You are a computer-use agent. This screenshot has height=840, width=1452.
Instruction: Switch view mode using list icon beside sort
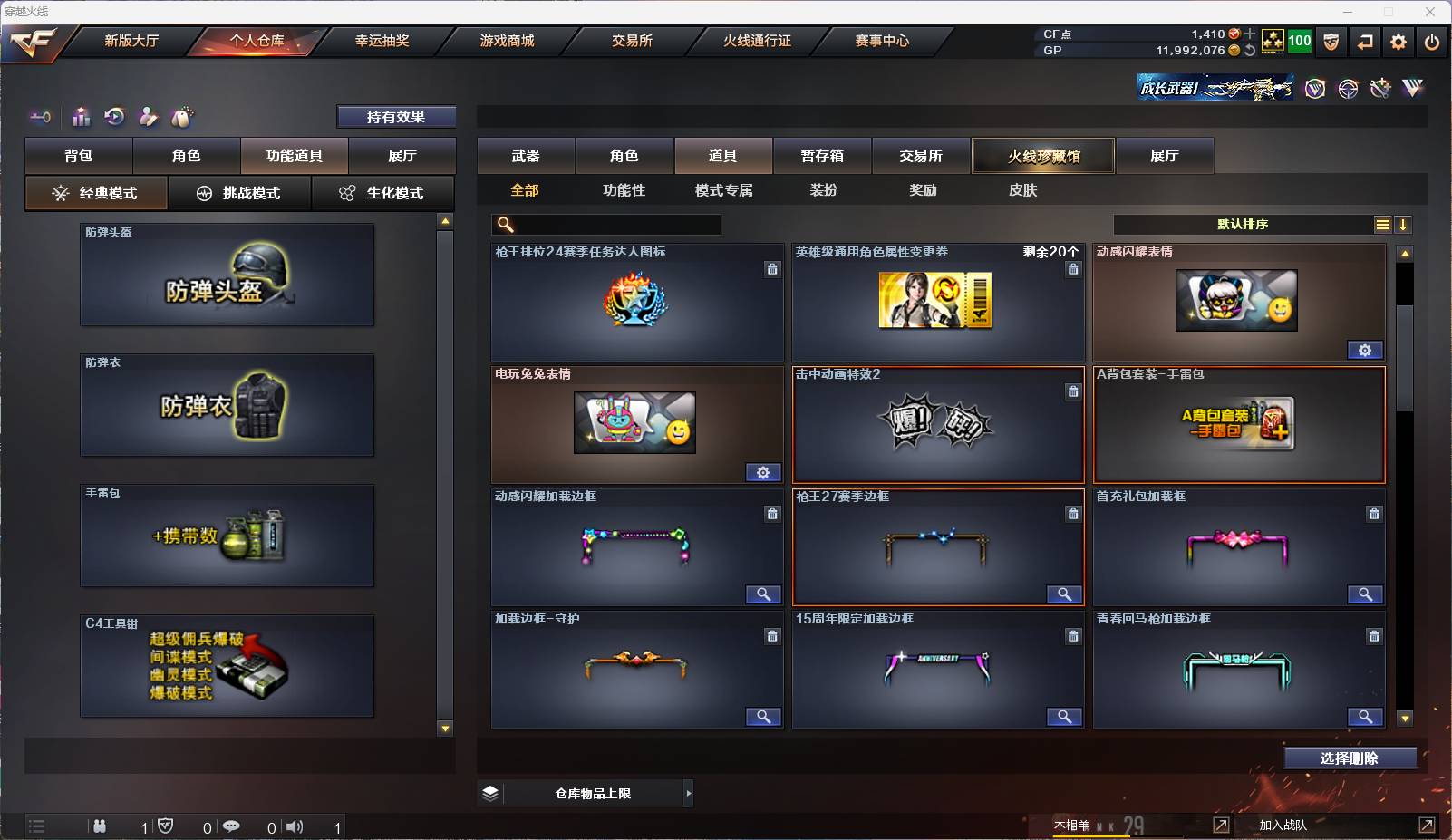coord(1381,224)
